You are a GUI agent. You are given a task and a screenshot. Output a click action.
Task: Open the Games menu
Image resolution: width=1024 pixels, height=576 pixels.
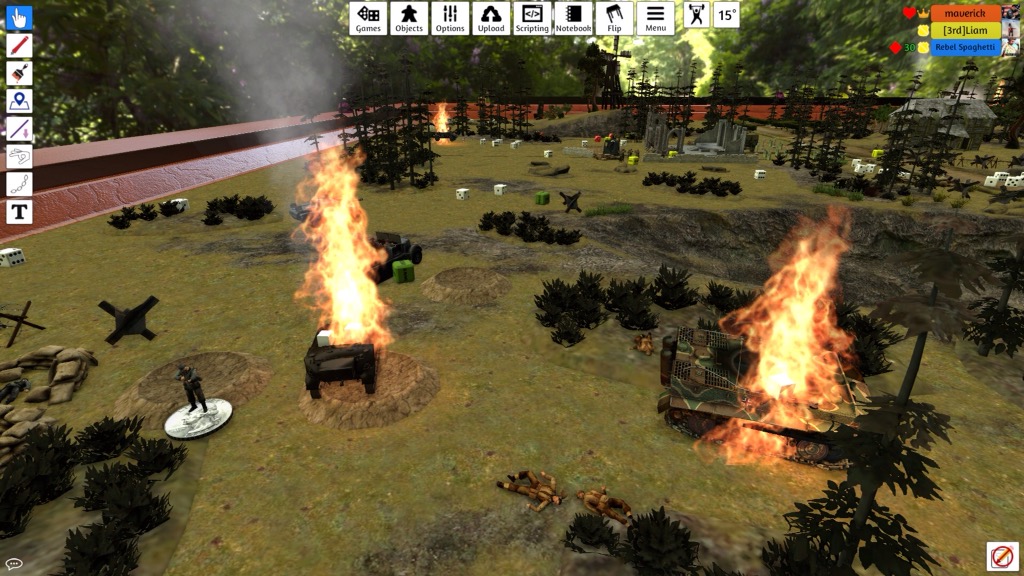point(368,18)
